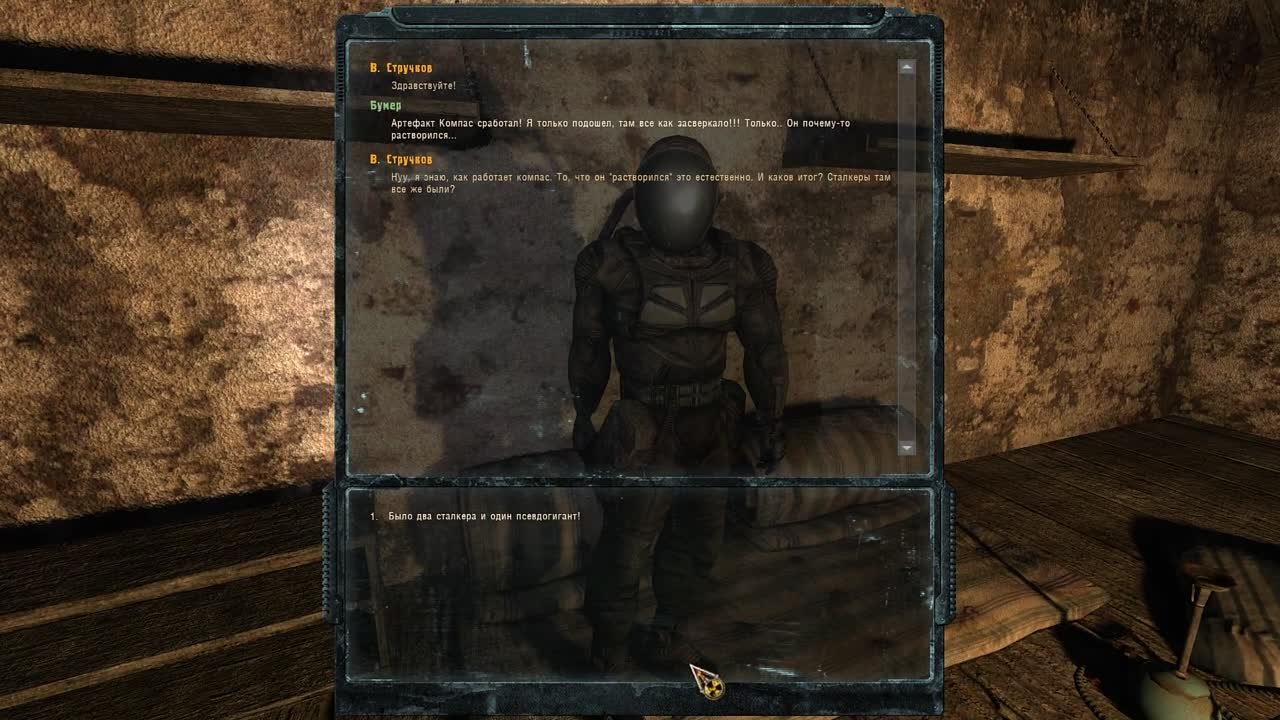Screen dimensions: 1280x720
Task: Choose reply about two stalkers and pseudogiant
Action: click(484, 516)
